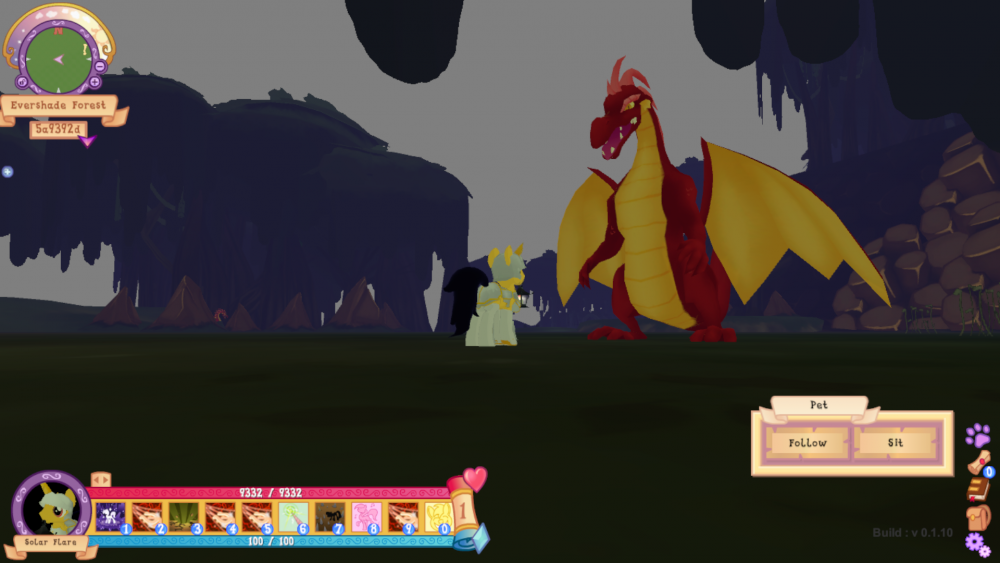
Task: Open the brown journal book
Action: click(x=978, y=489)
